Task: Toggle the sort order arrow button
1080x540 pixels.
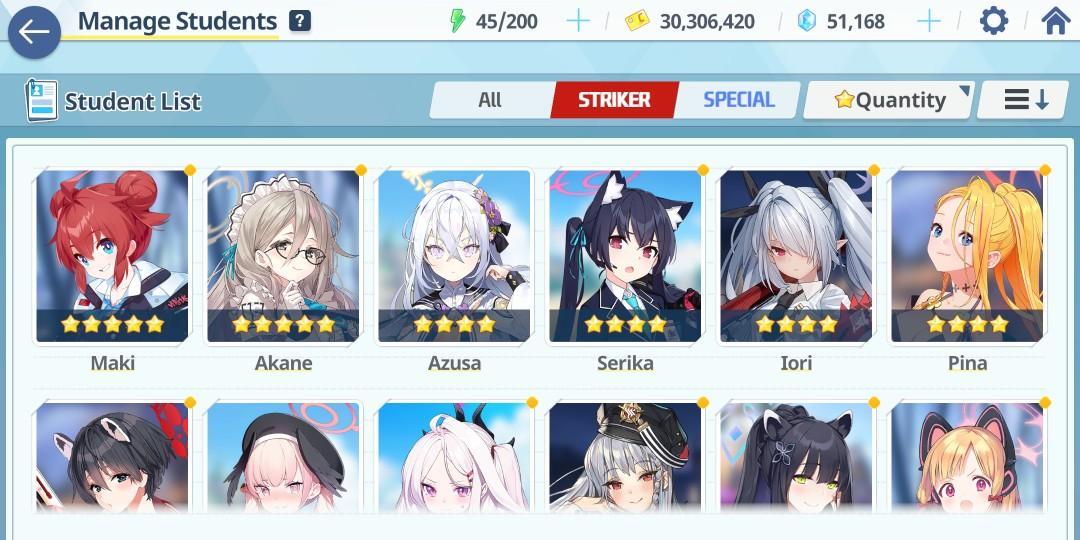Action: pyautogui.click(x=1026, y=100)
